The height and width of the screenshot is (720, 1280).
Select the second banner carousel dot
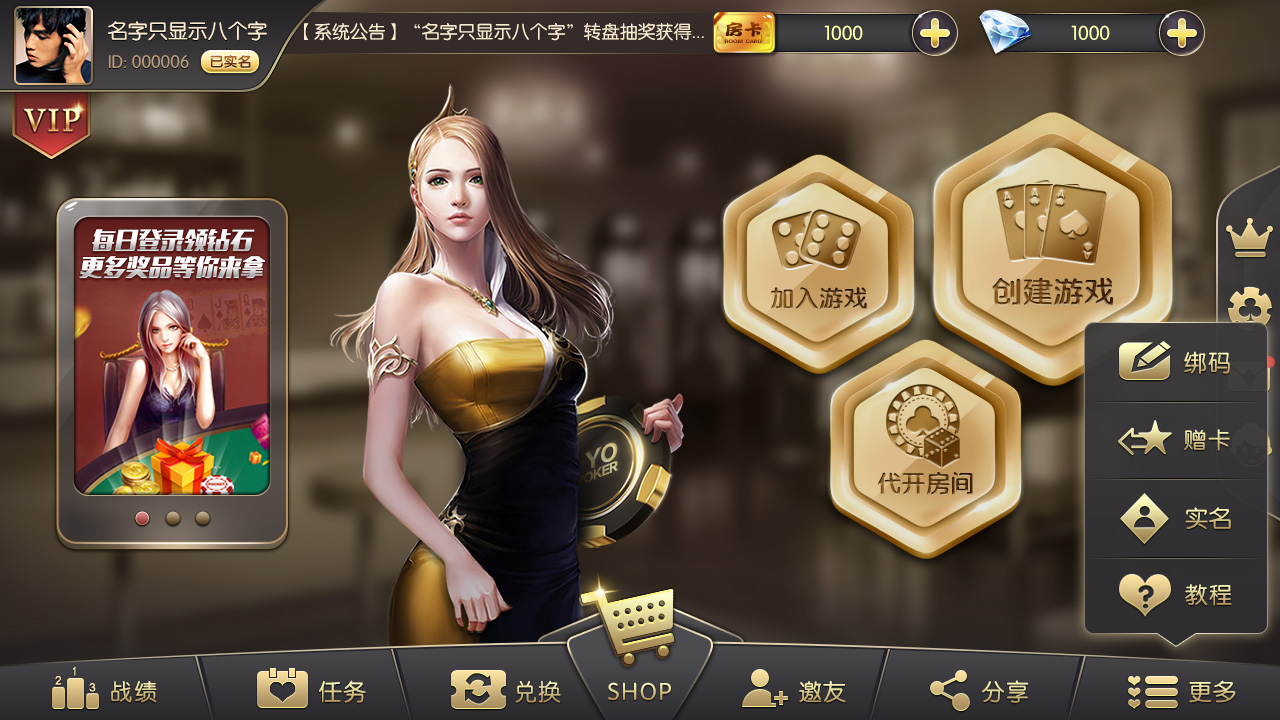point(172,519)
